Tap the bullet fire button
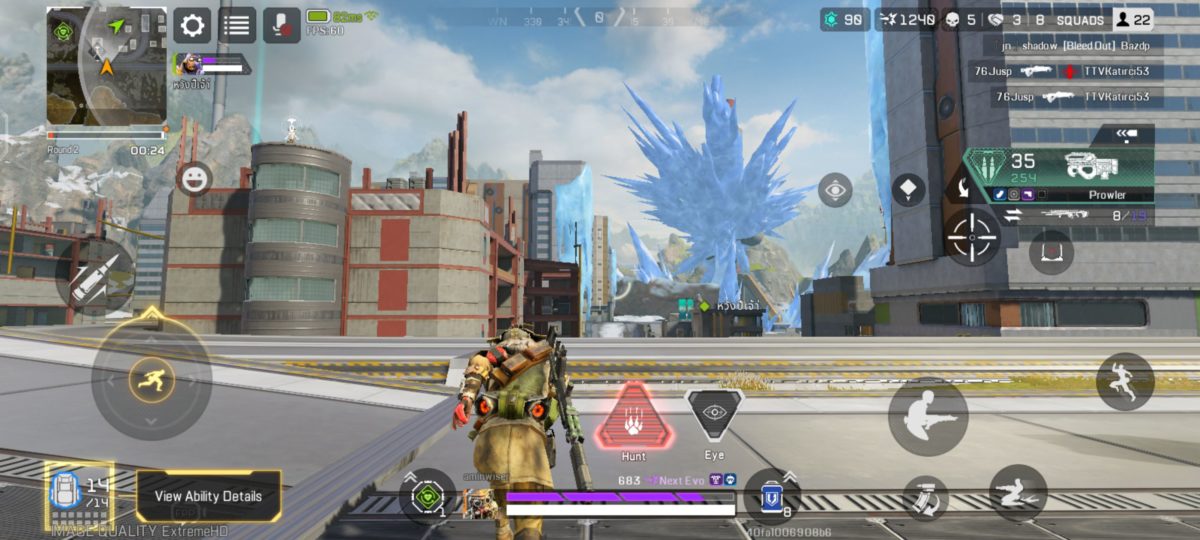The height and width of the screenshot is (540, 1200). (x=96, y=276)
